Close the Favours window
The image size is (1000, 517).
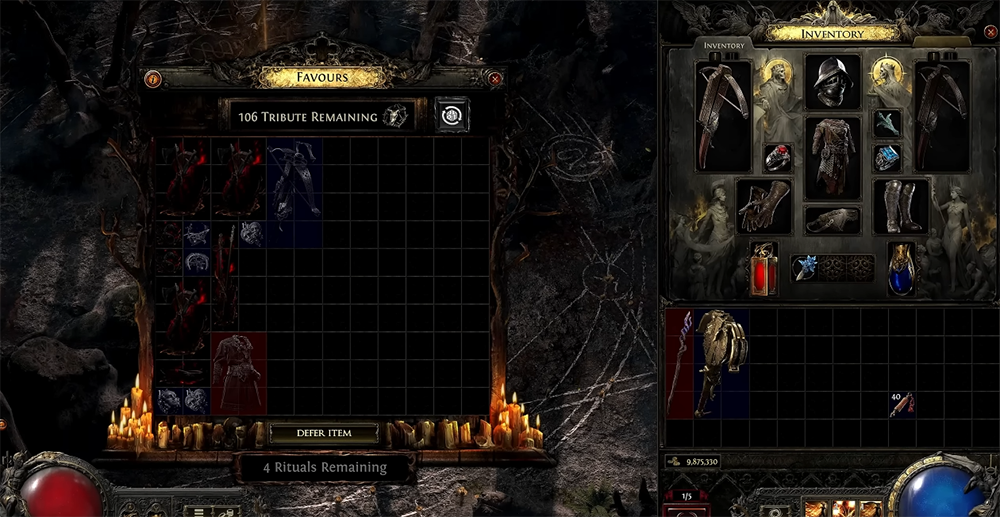[x=496, y=78]
